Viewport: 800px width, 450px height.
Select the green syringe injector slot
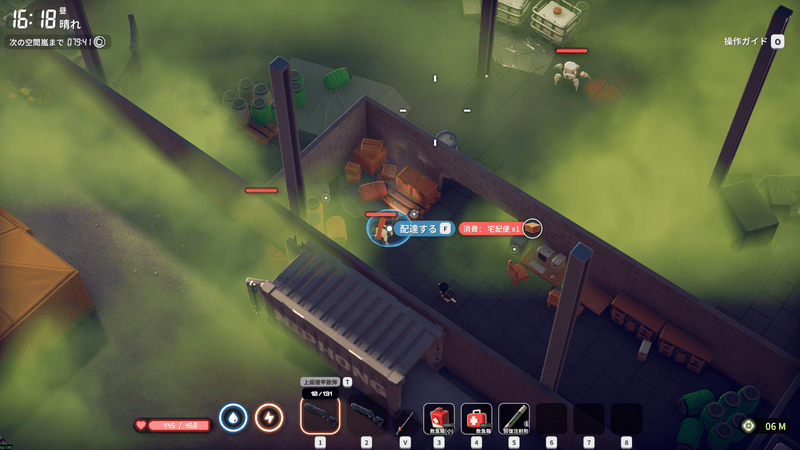pyautogui.click(x=514, y=418)
